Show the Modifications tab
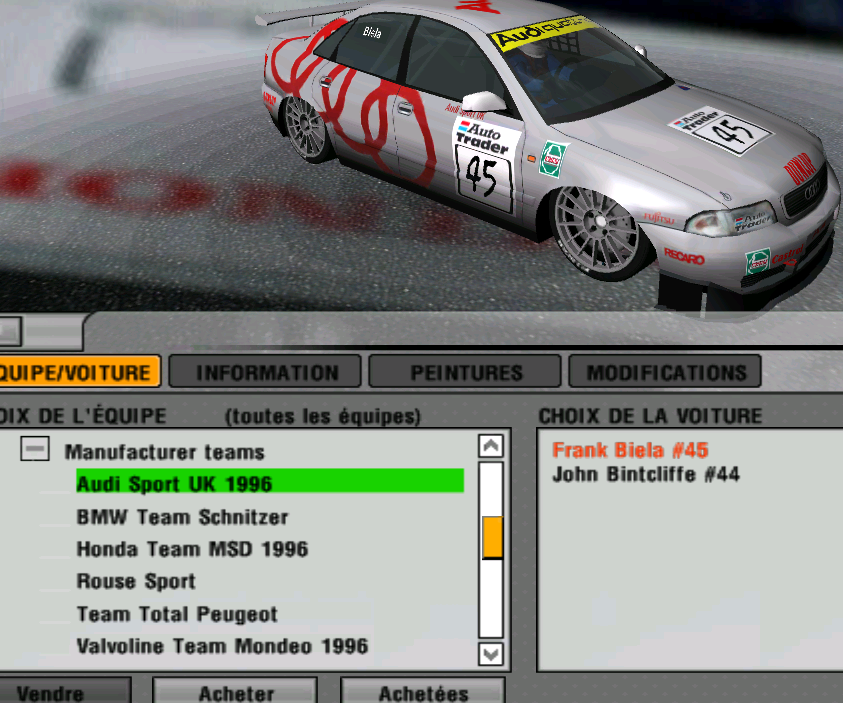 tap(666, 373)
